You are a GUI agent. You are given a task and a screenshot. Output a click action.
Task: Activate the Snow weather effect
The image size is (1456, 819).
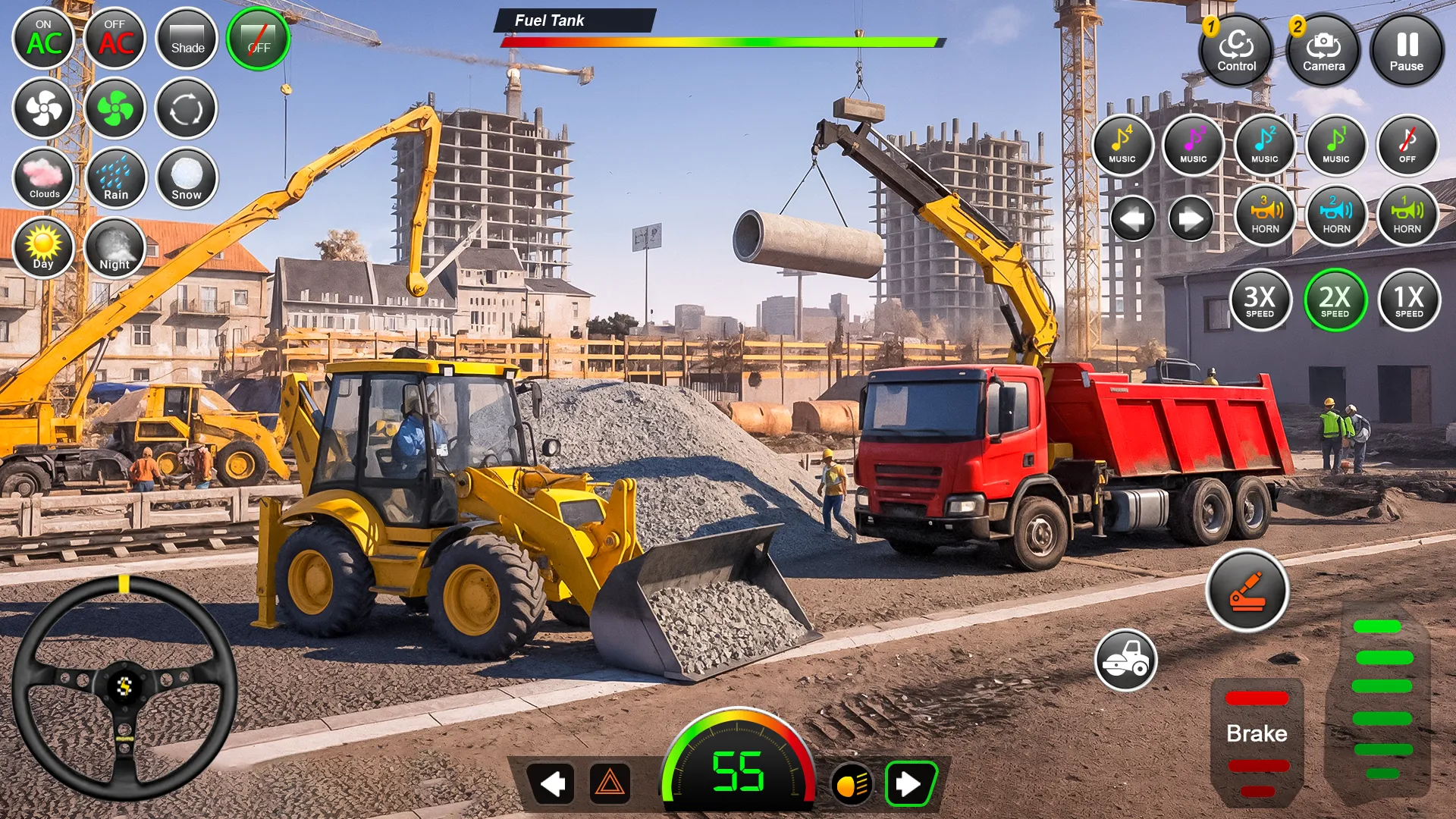click(185, 178)
